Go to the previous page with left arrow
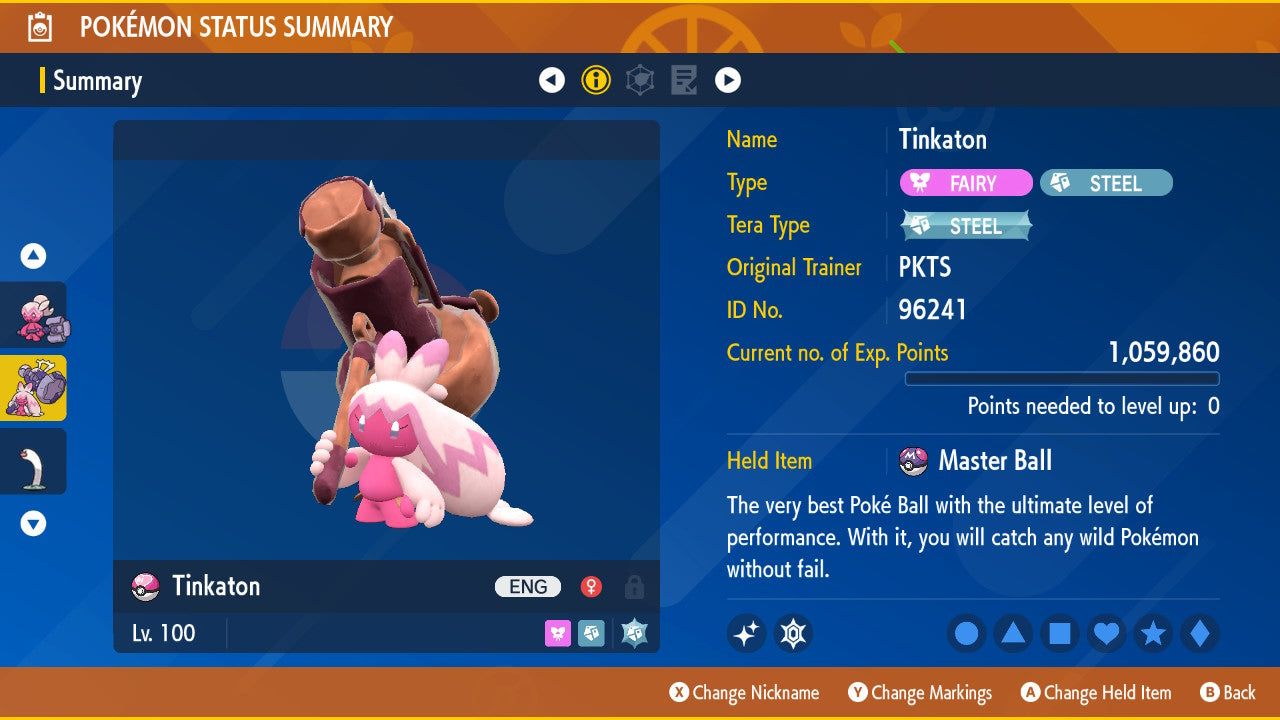The width and height of the screenshot is (1280, 720). (552, 80)
